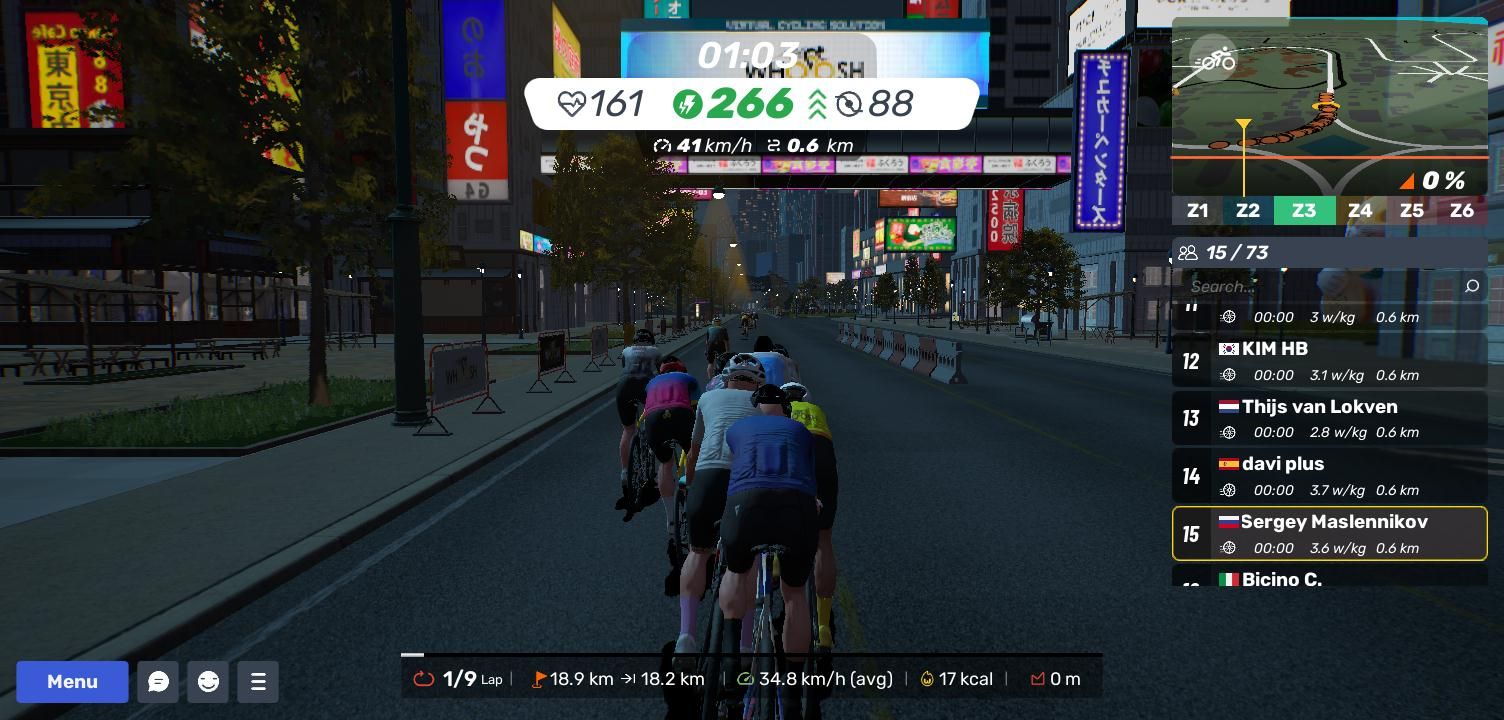Select rider Bicino C. row

click(1329, 578)
